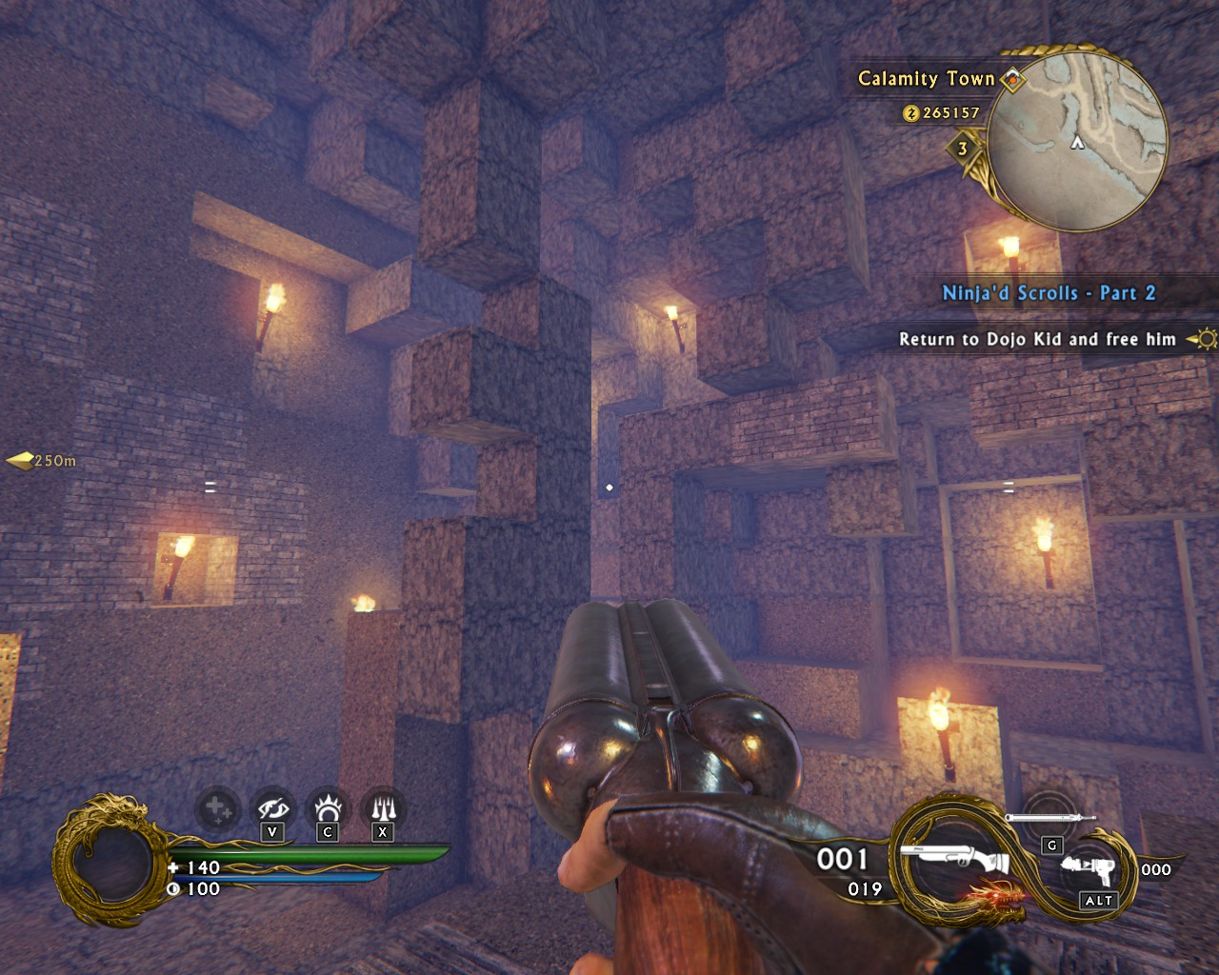1219x975 pixels.
Task: Click the Calamity Town location label
Action: pyautogui.click(x=927, y=79)
